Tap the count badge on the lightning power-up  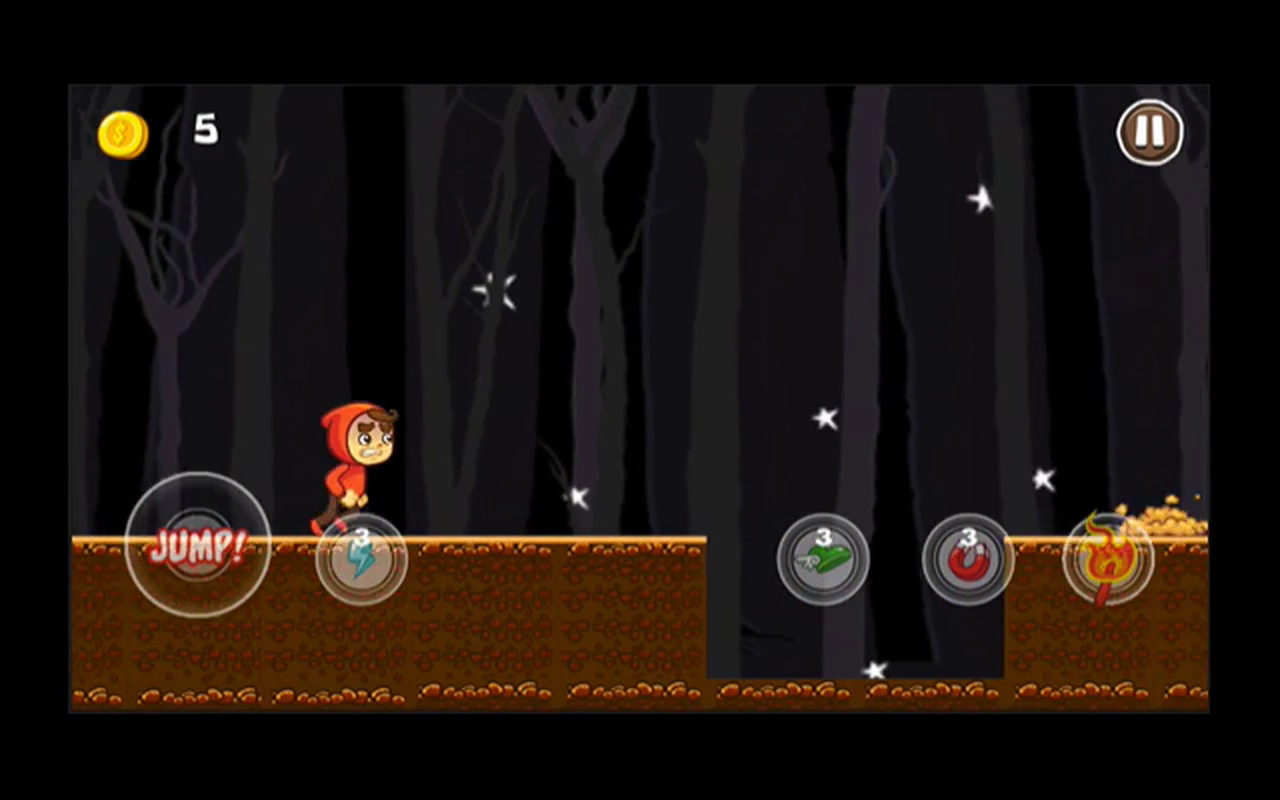(363, 537)
